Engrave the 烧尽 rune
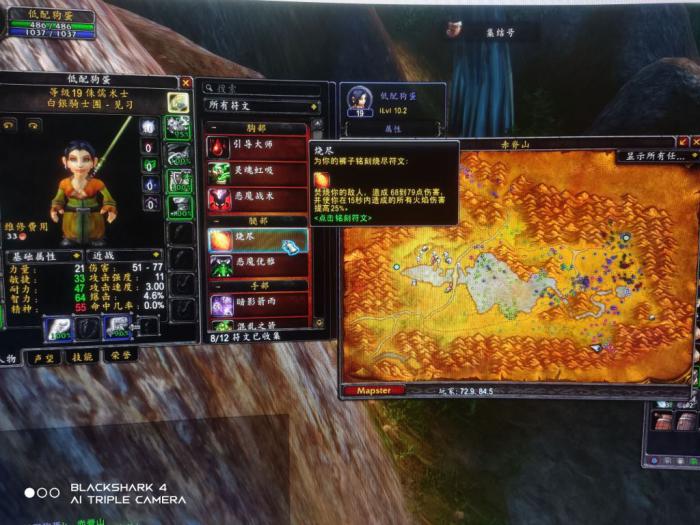 [257, 241]
